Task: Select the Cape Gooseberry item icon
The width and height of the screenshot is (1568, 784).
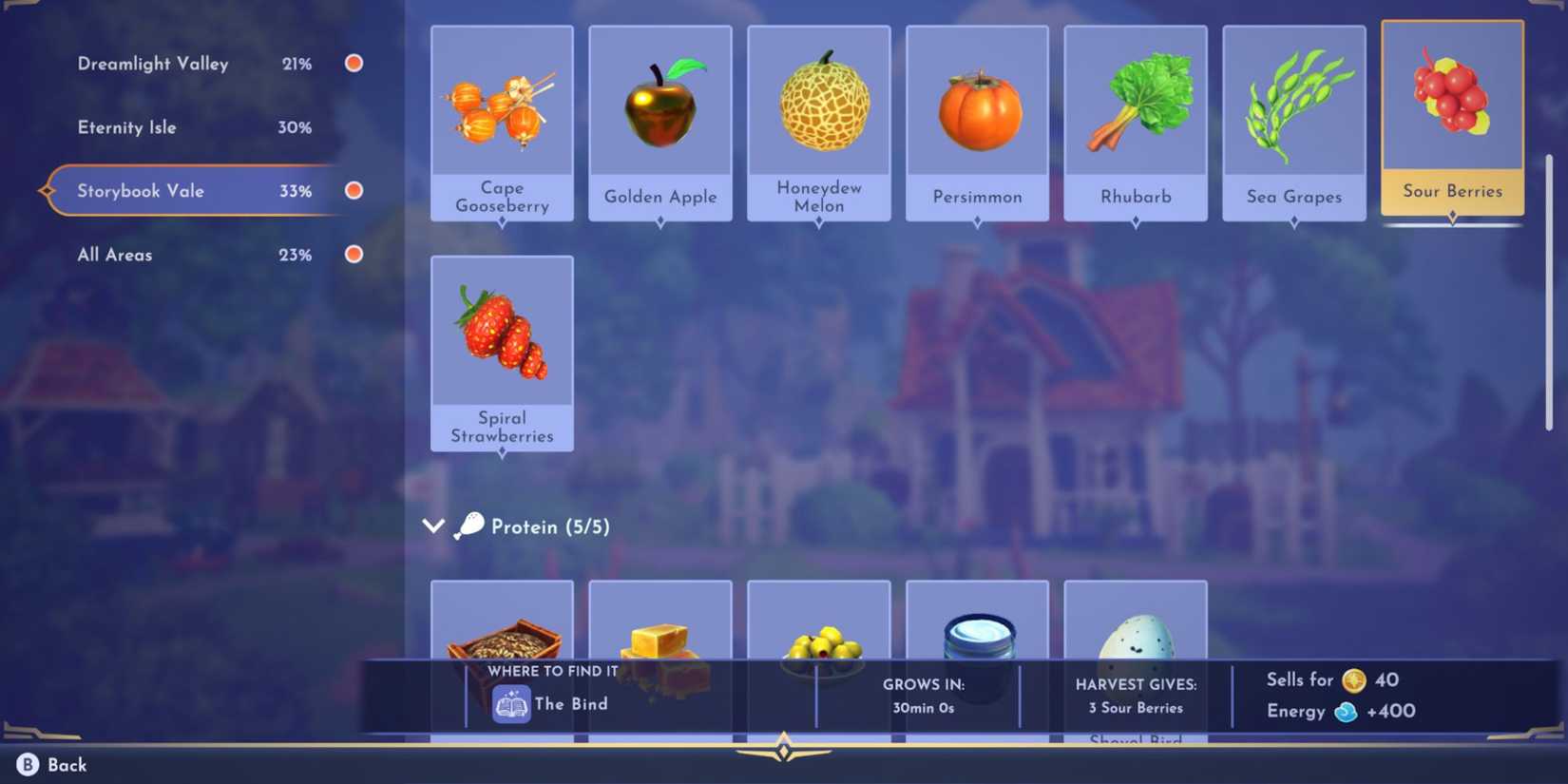Action: pyautogui.click(x=502, y=105)
